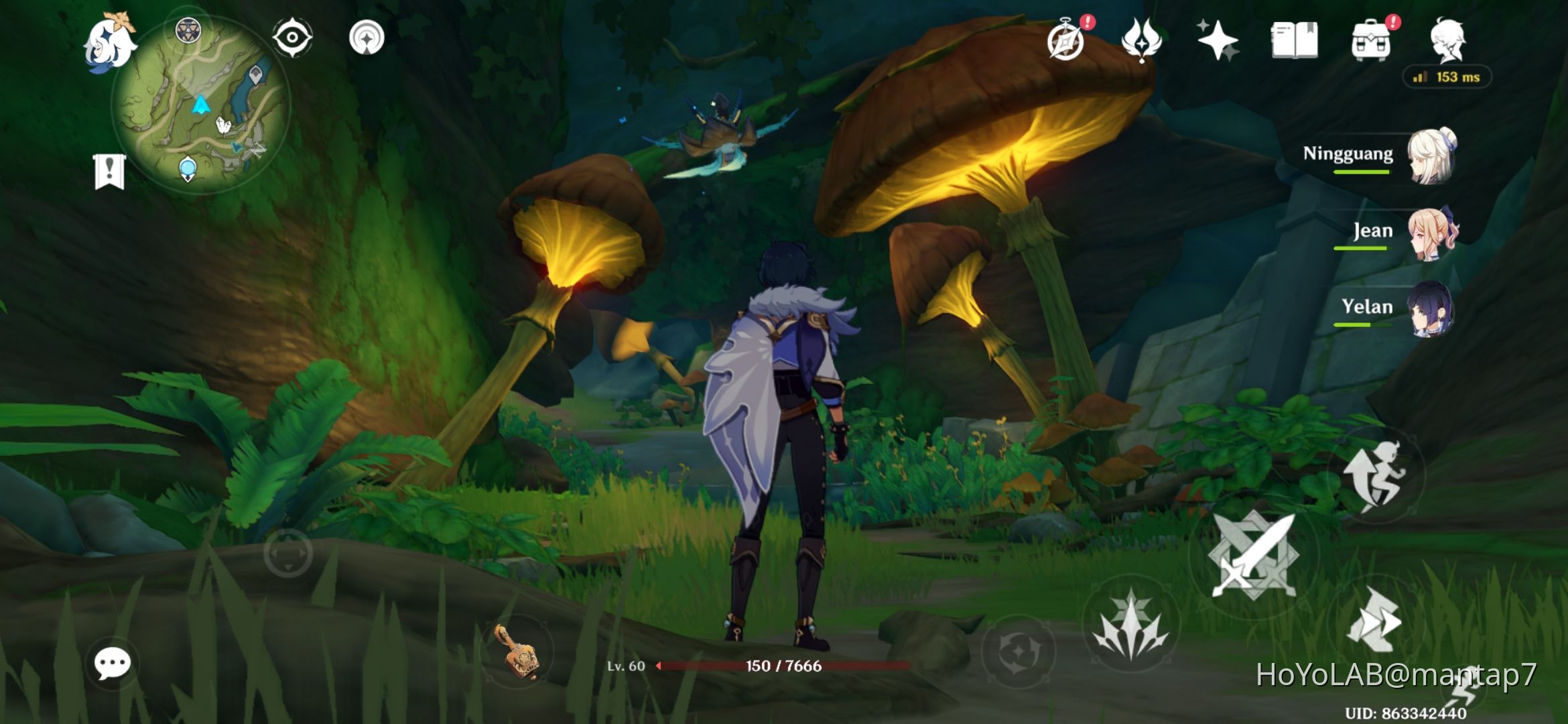The width and height of the screenshot is (1568, 724).
Task: Activate Elemental Sight
Action: pyautogui.click(x=291, y=38)
